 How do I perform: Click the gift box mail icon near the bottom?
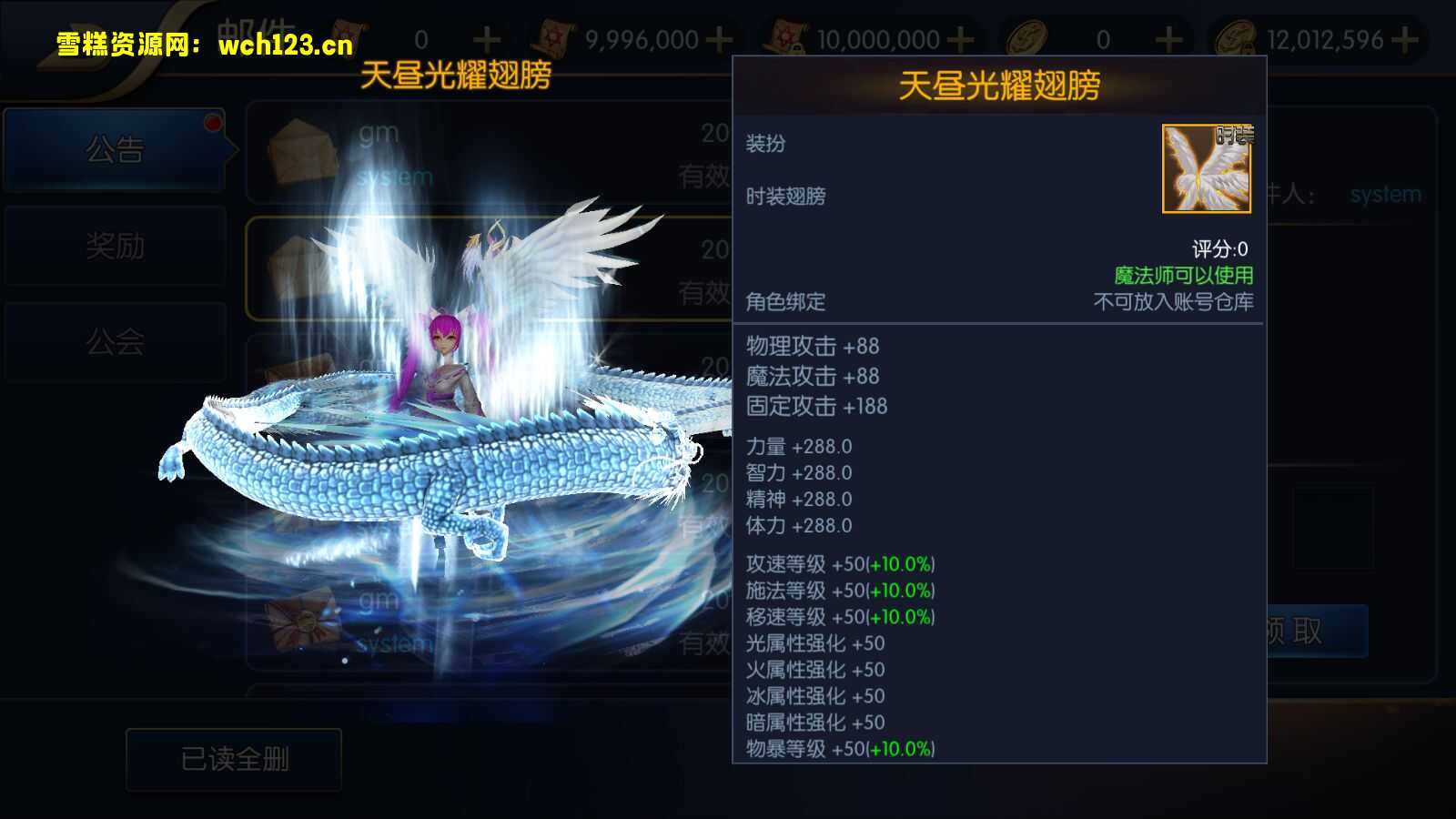click(300, 619)
